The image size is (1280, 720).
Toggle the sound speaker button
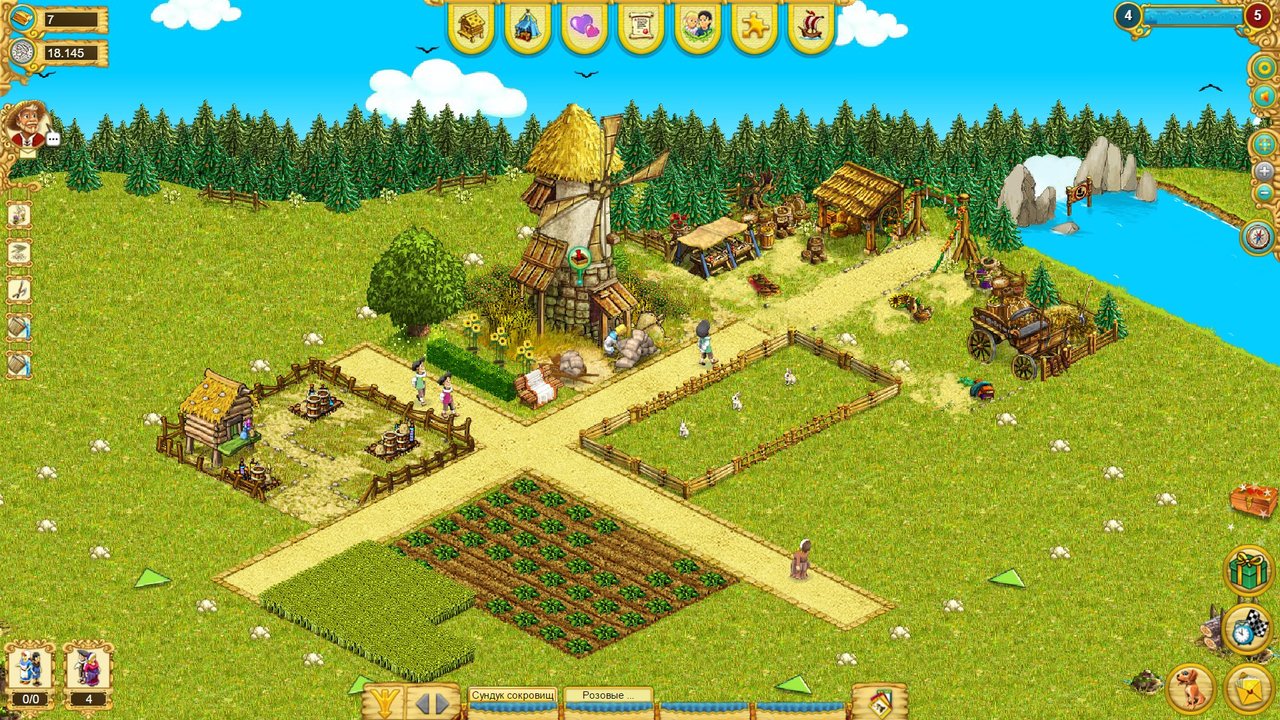[1265, 96]
